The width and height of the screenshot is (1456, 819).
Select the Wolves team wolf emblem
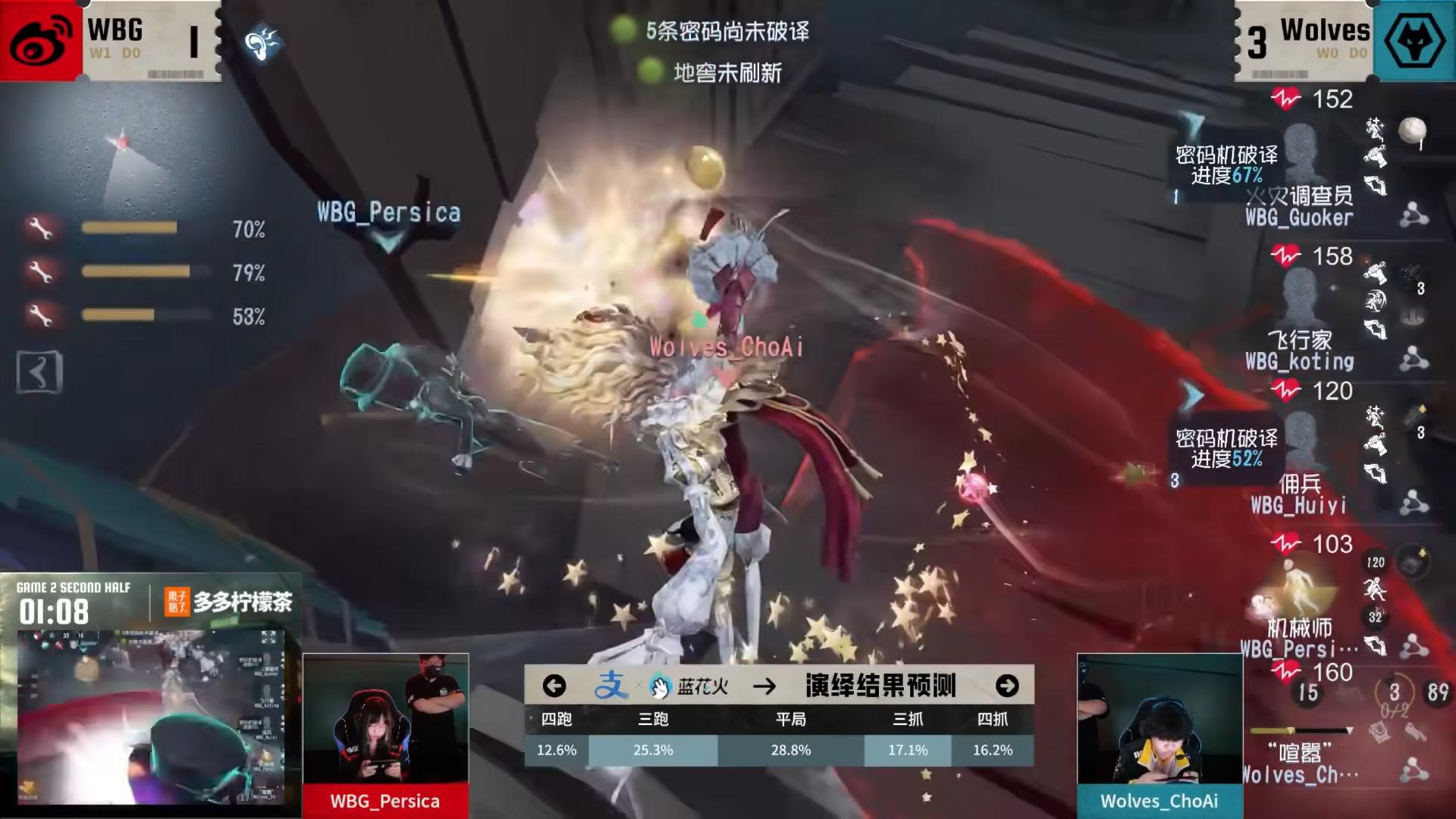1416,39
